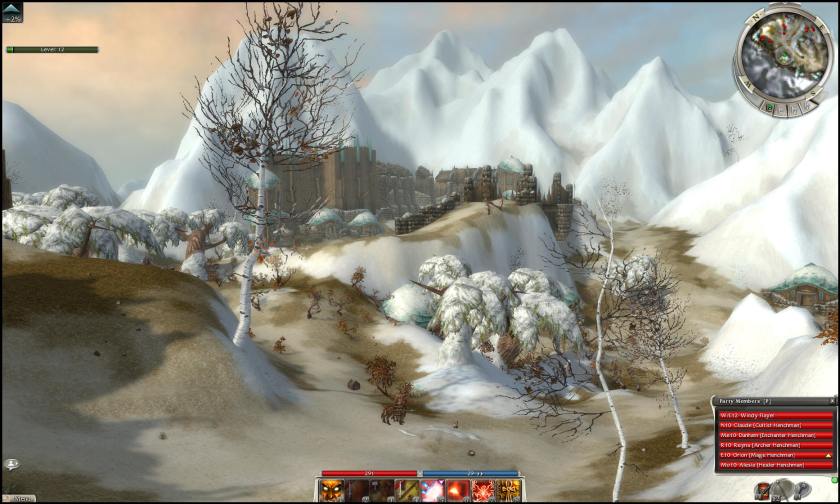The image size is (840, 504).
Task: Open the Menu button
Action: click(x=22, y=497)
